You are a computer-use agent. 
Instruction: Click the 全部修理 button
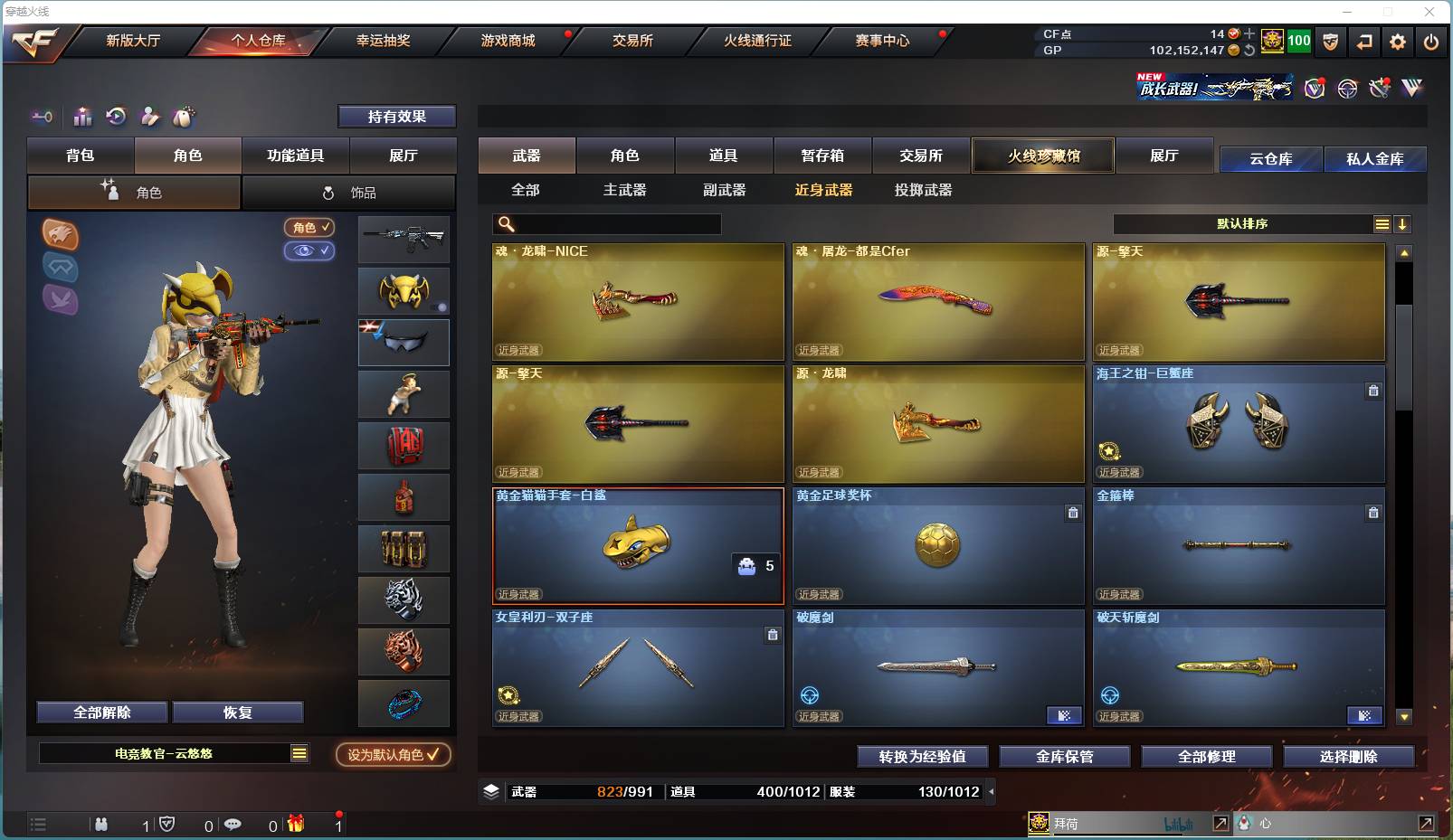coord(1207,757)
